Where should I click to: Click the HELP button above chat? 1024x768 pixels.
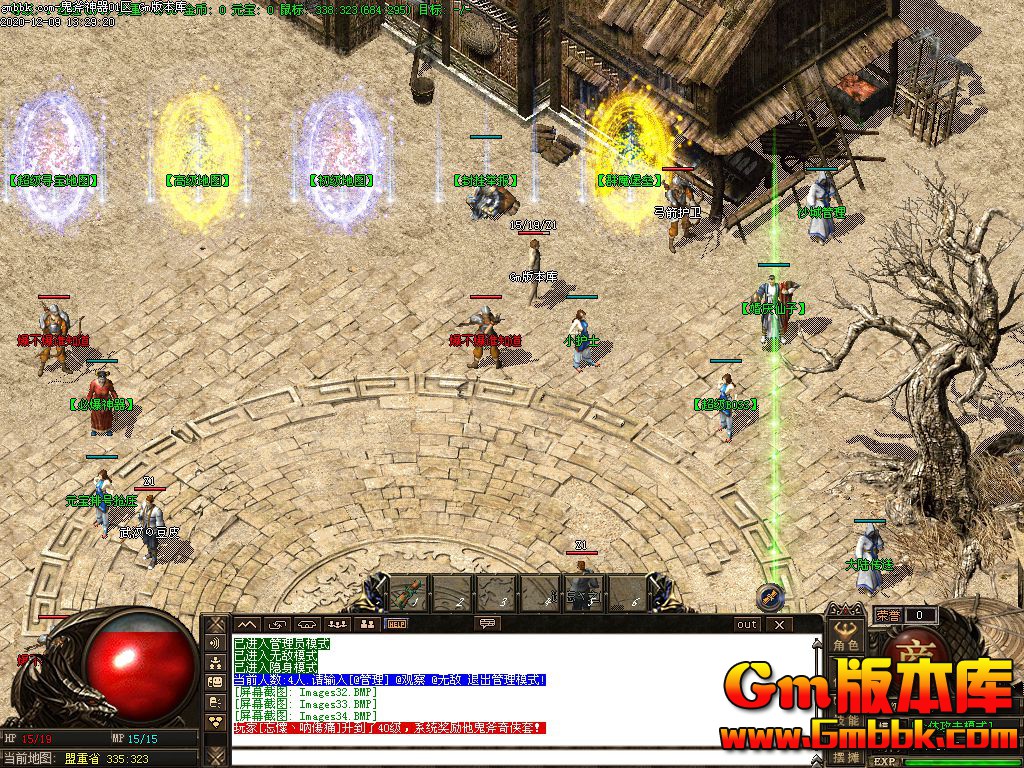coord(397,624)
